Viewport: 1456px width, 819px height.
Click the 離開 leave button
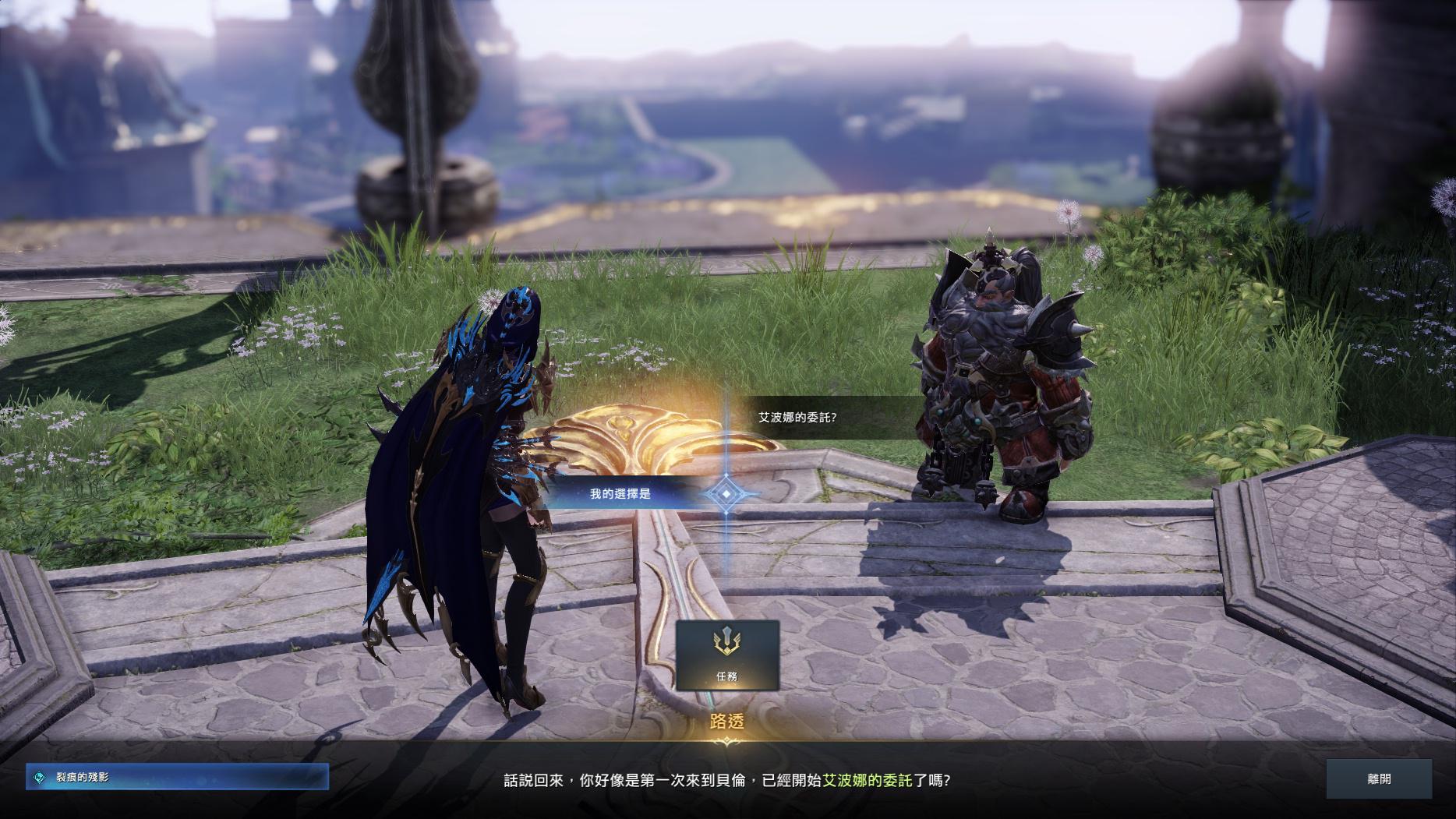pyautogui.click(x=1378, y=778)
